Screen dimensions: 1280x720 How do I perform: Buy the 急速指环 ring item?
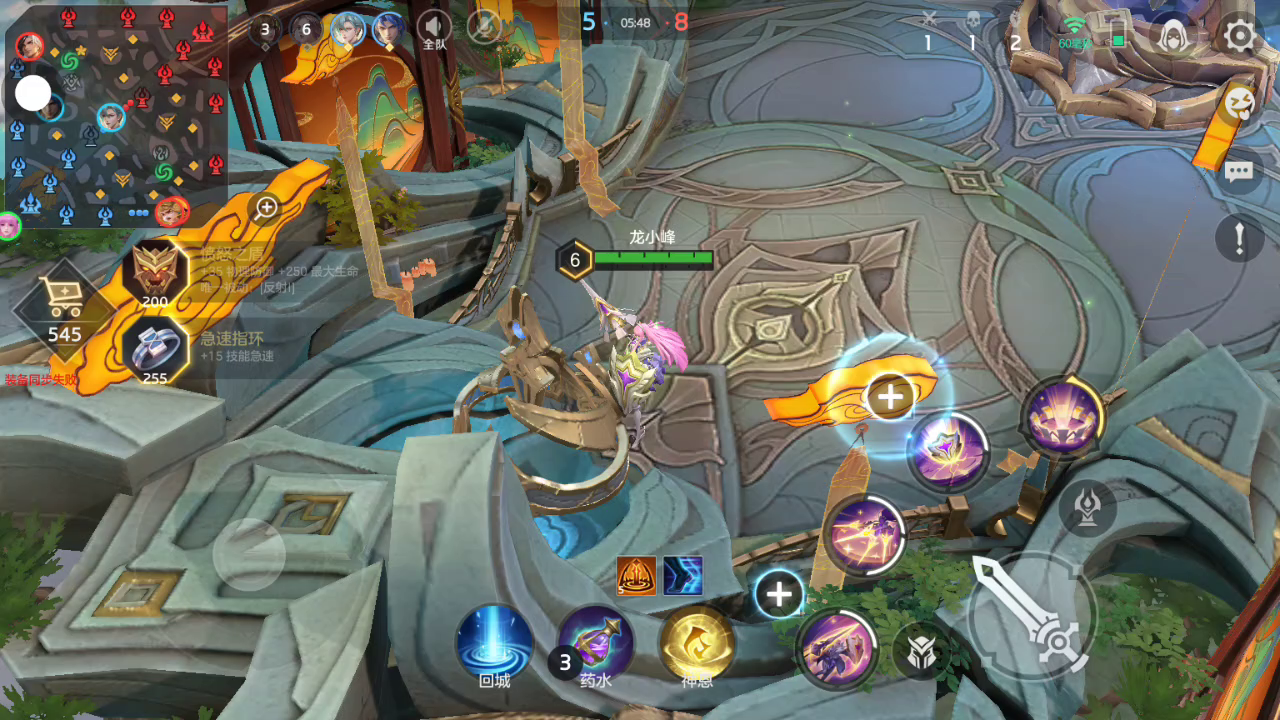click(156, 349)
